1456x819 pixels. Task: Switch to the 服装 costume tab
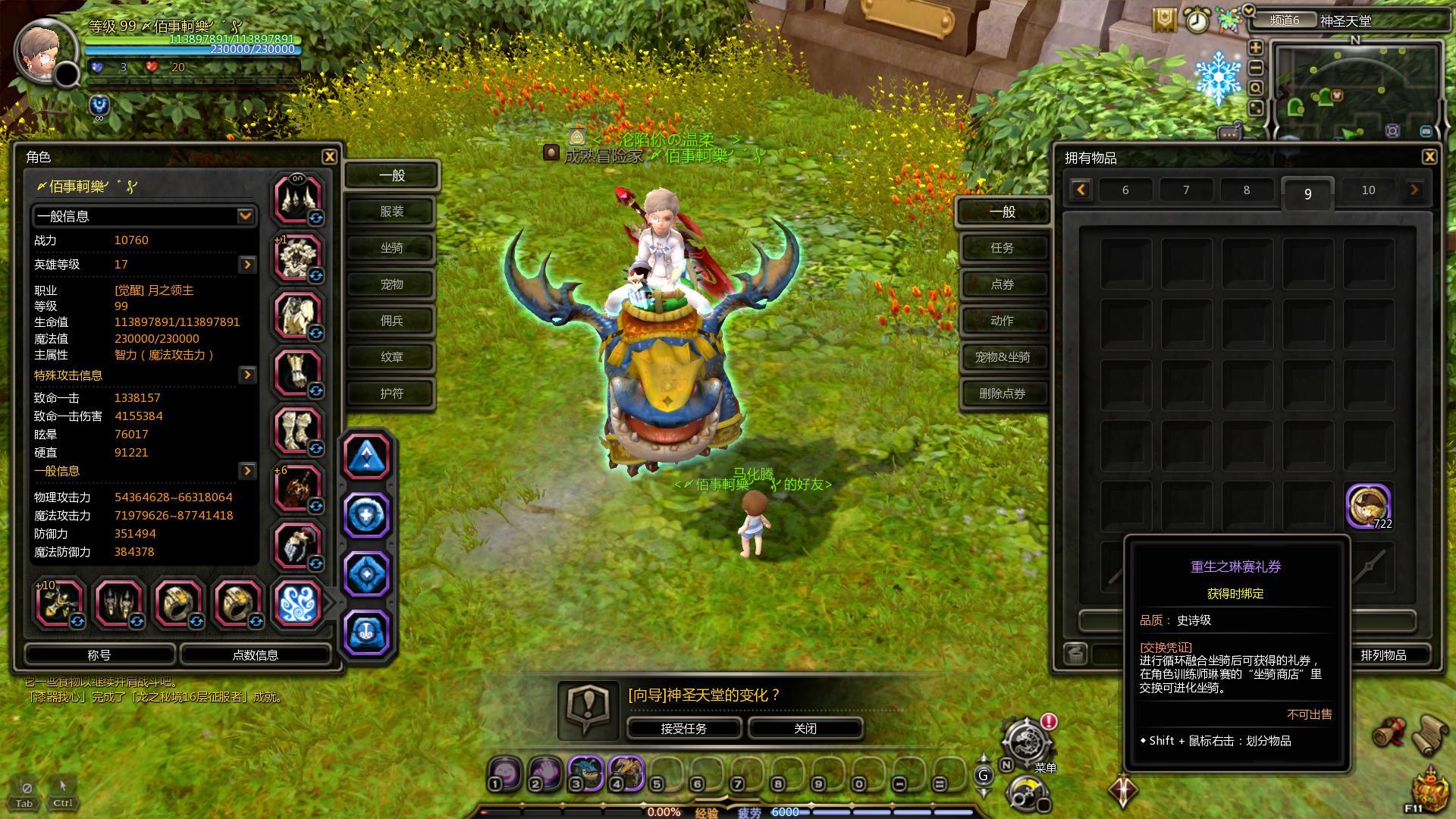[391, 212]
